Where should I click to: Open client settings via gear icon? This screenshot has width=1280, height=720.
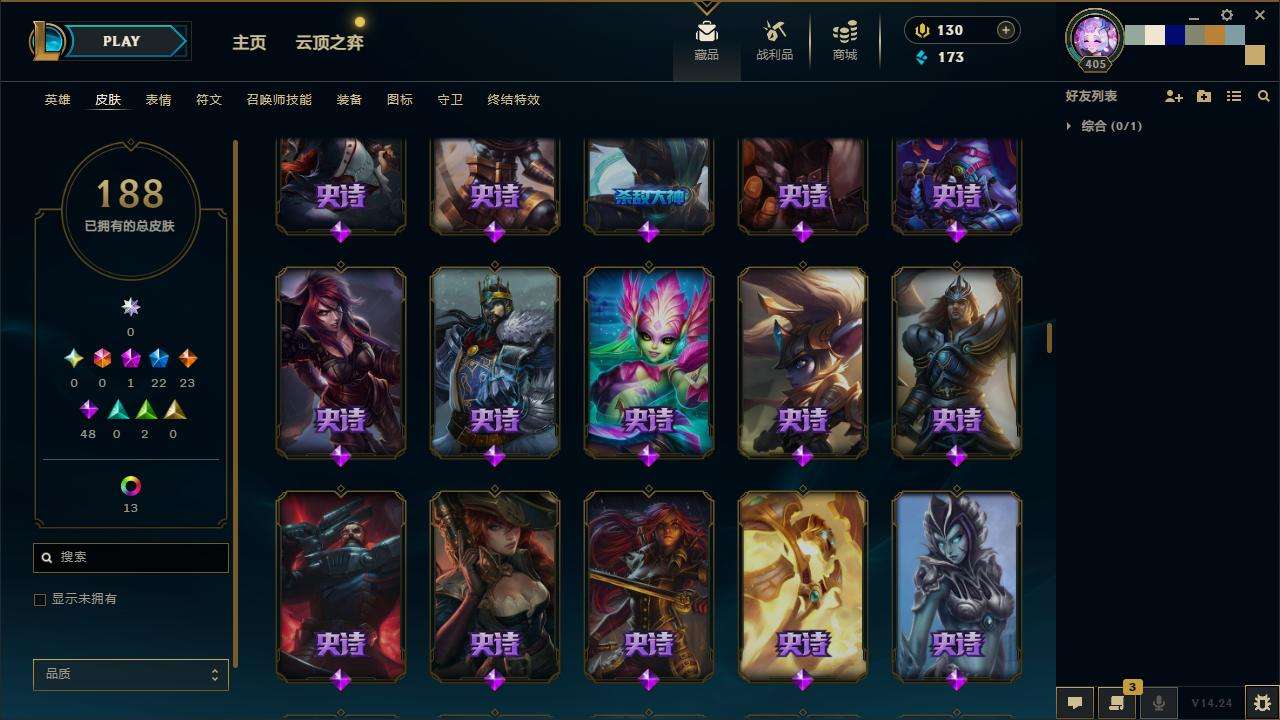1227,15
